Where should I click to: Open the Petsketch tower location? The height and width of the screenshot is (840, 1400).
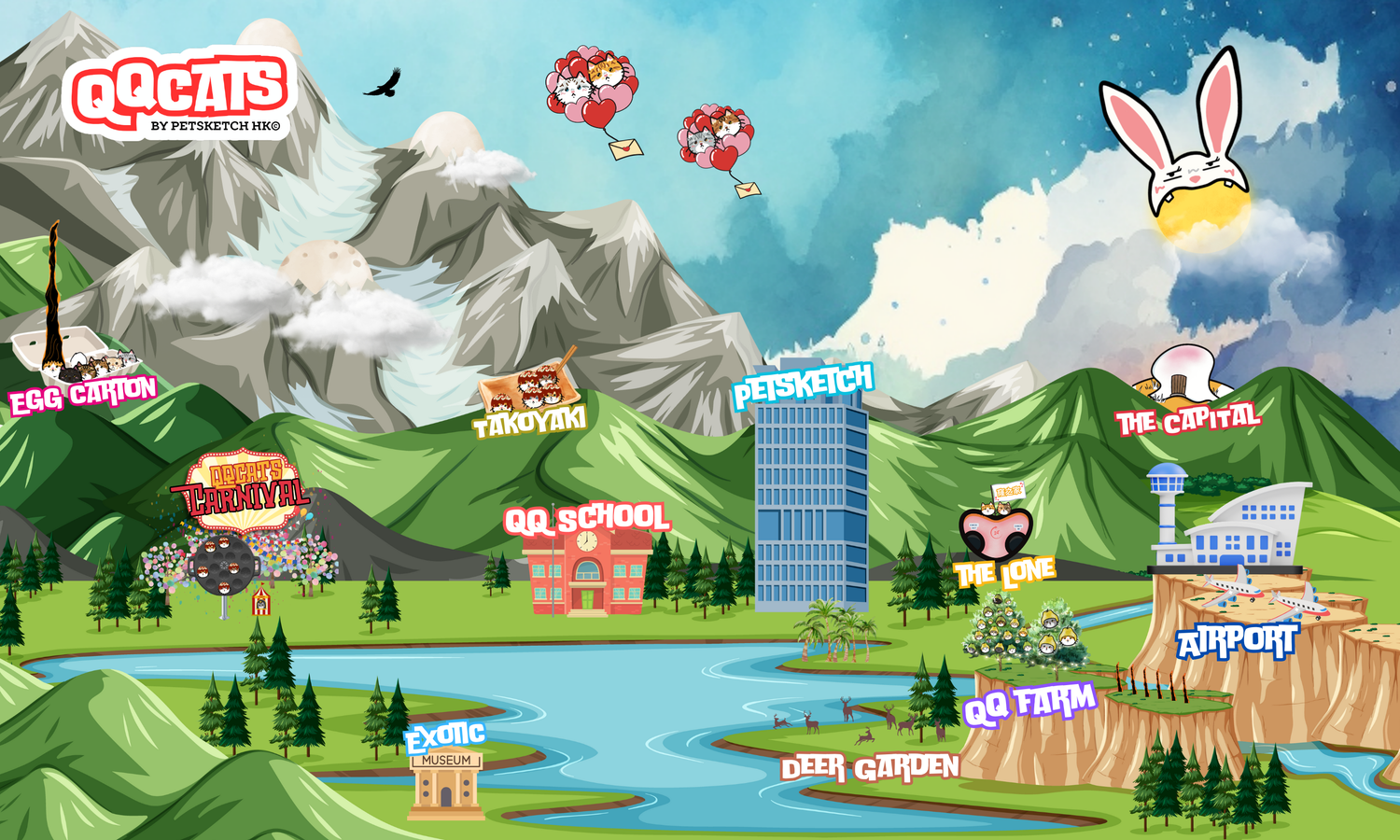point(803,385)
